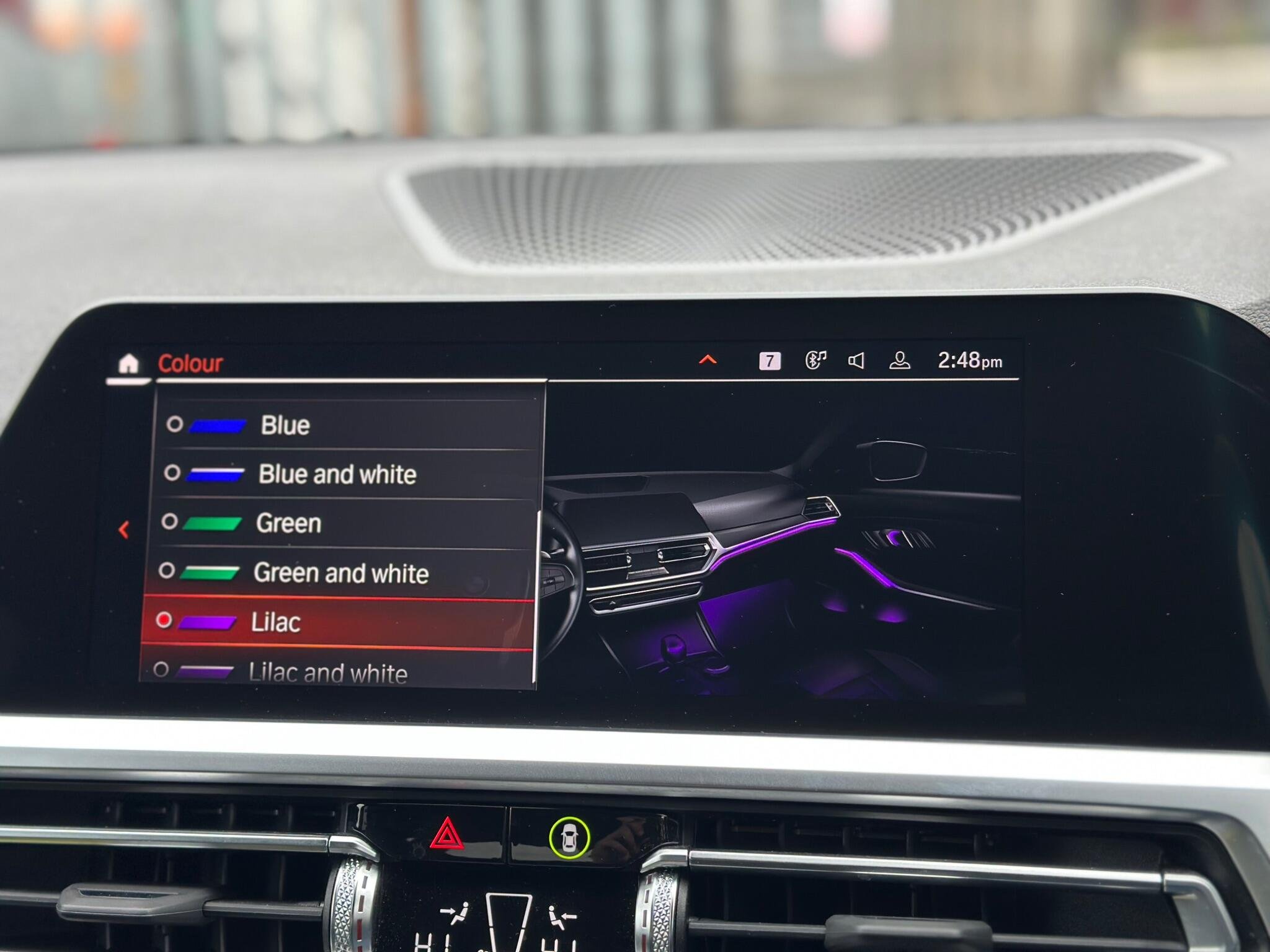Select the Blue ambient light colour
This screenshot has width=1270, height=952.
285,425
